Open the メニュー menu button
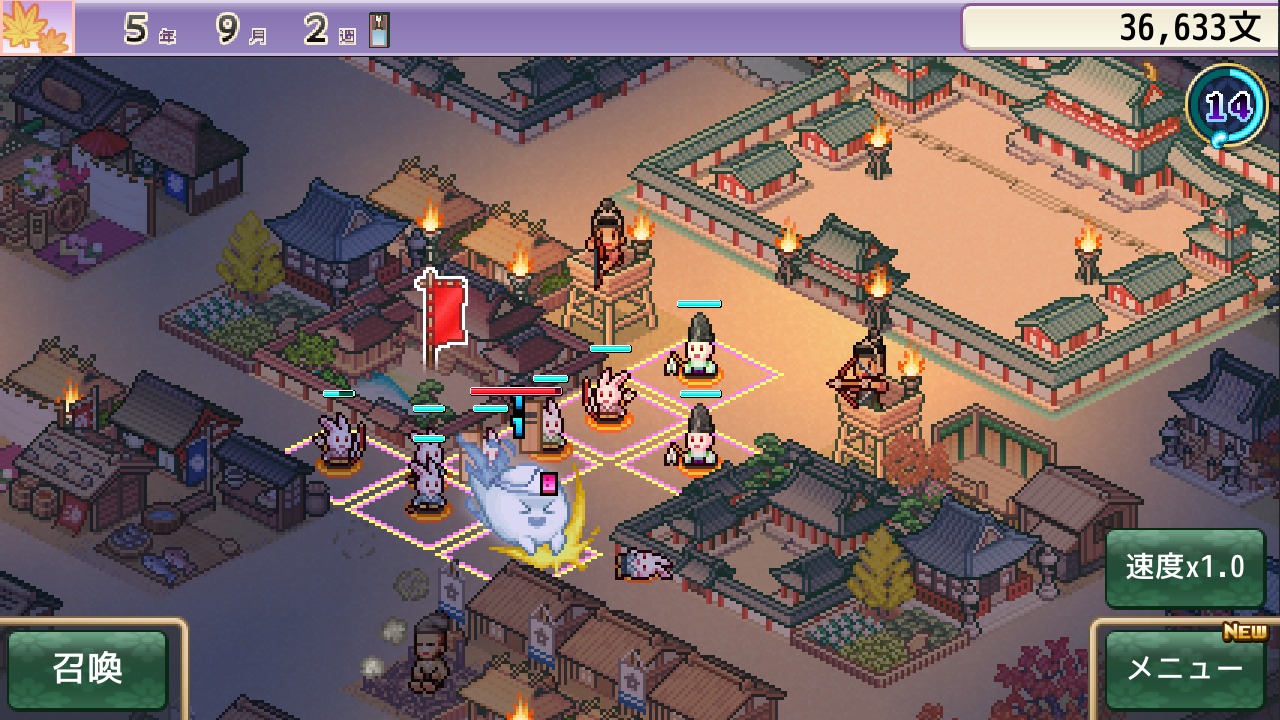 click(x=1185, y=669)
